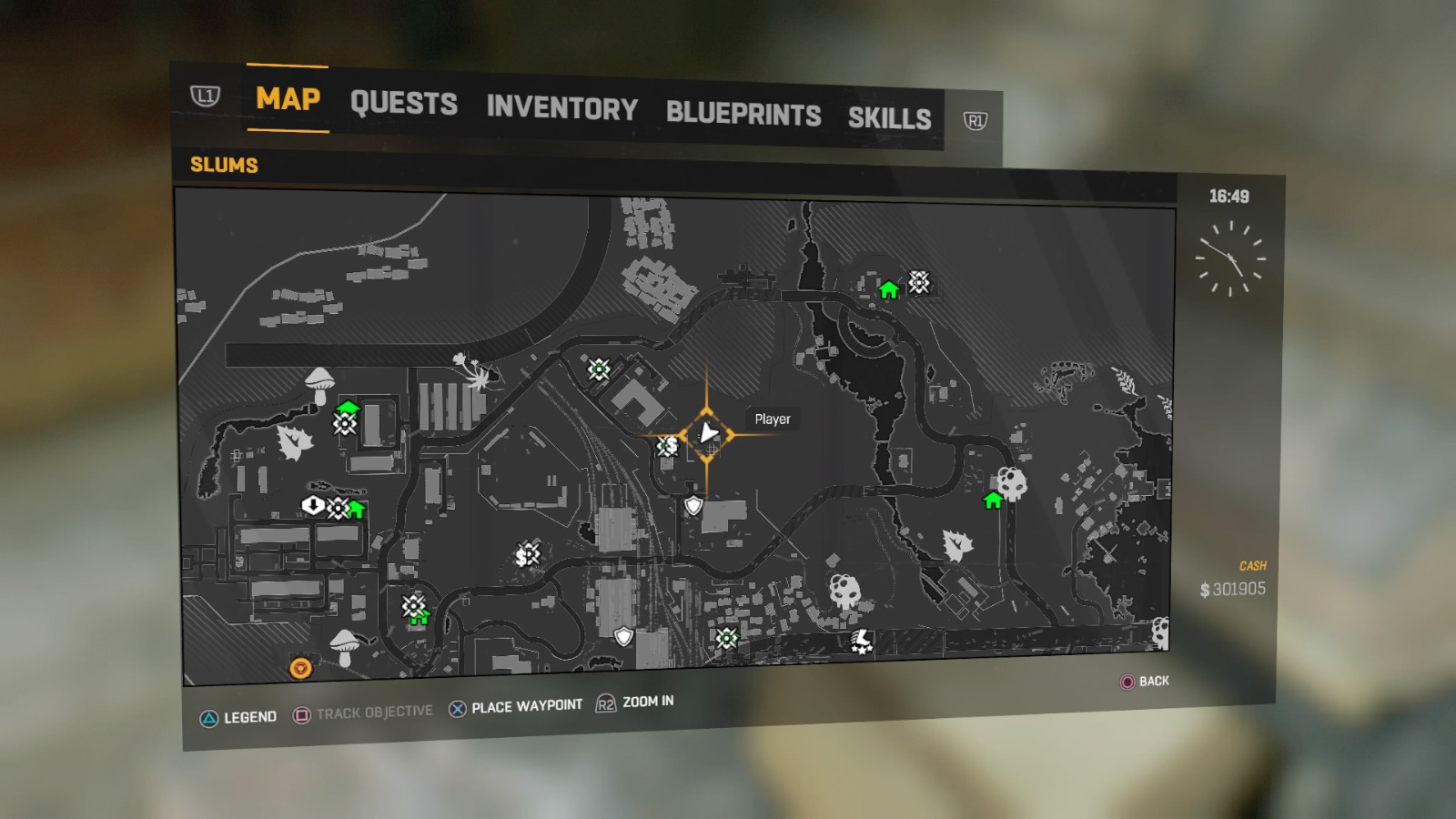Switch to the BLUEPRINTS tab
This screenshot has width=1456, height=819.
[743, 114]
